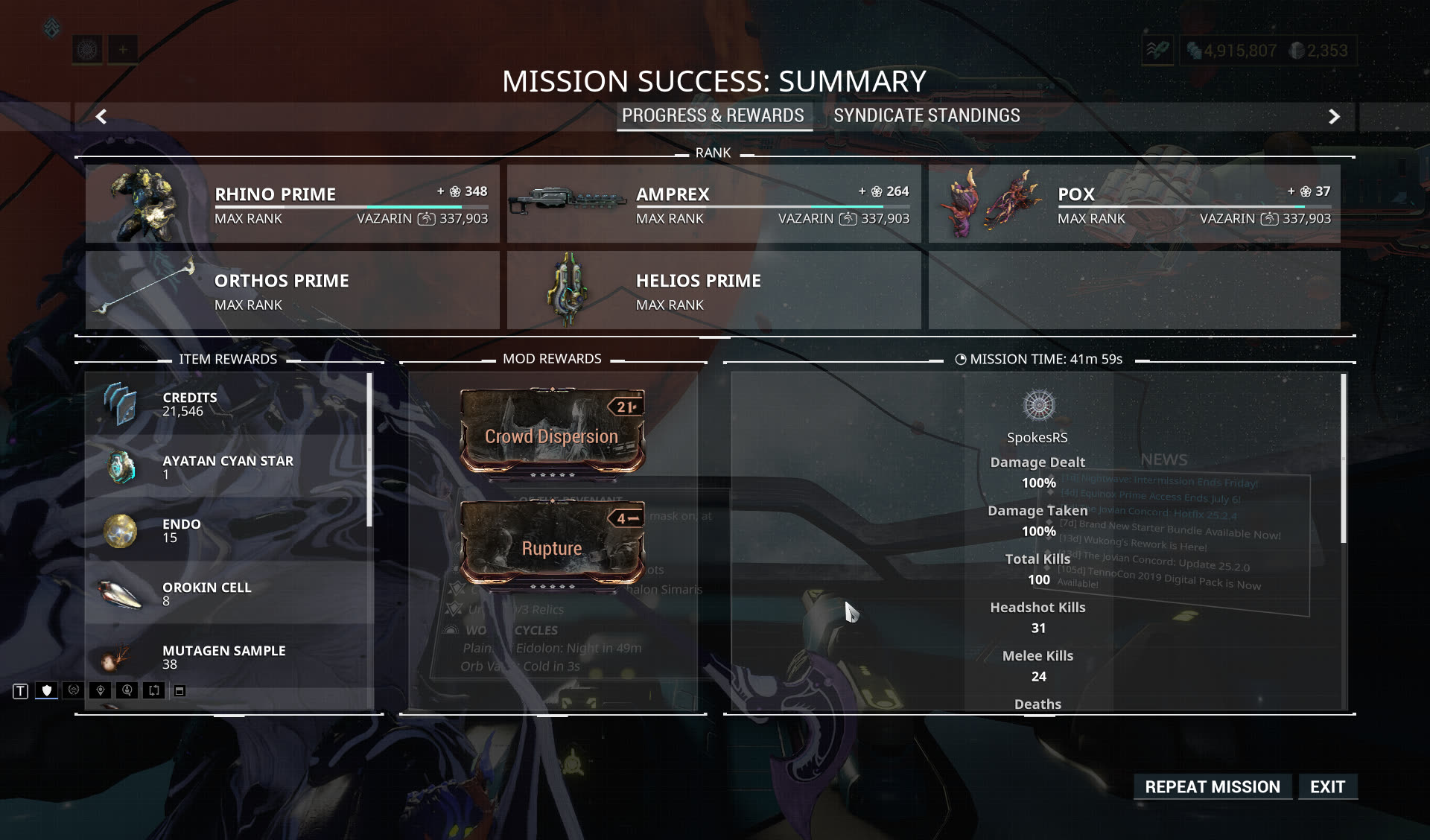
Task: Switch to the Syndicate Standings tab
Action: click(x=926, y=116)
